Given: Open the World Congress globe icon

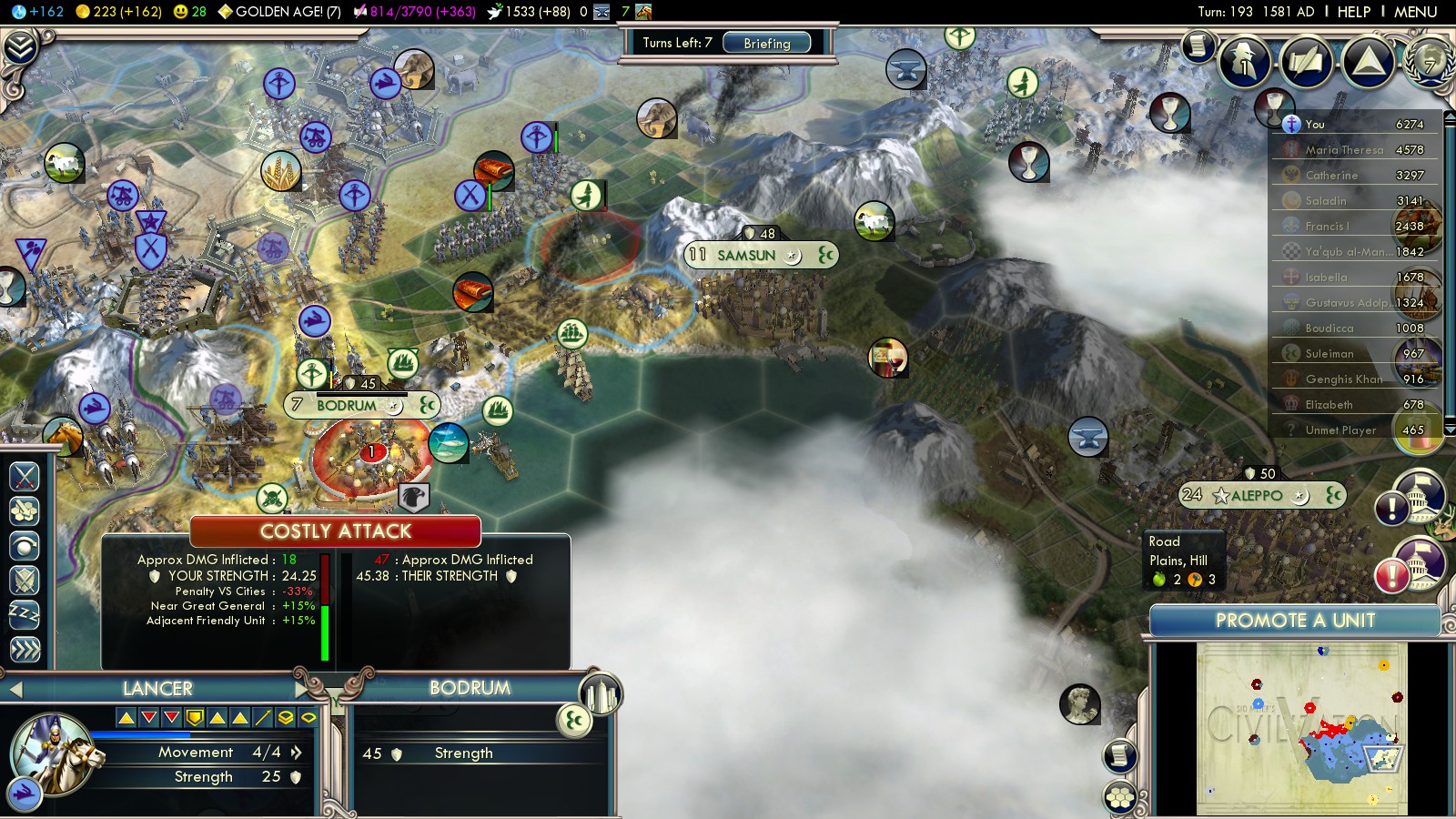Looking at the screenshot, I should pyautogui.click(x=1430, y=61).
